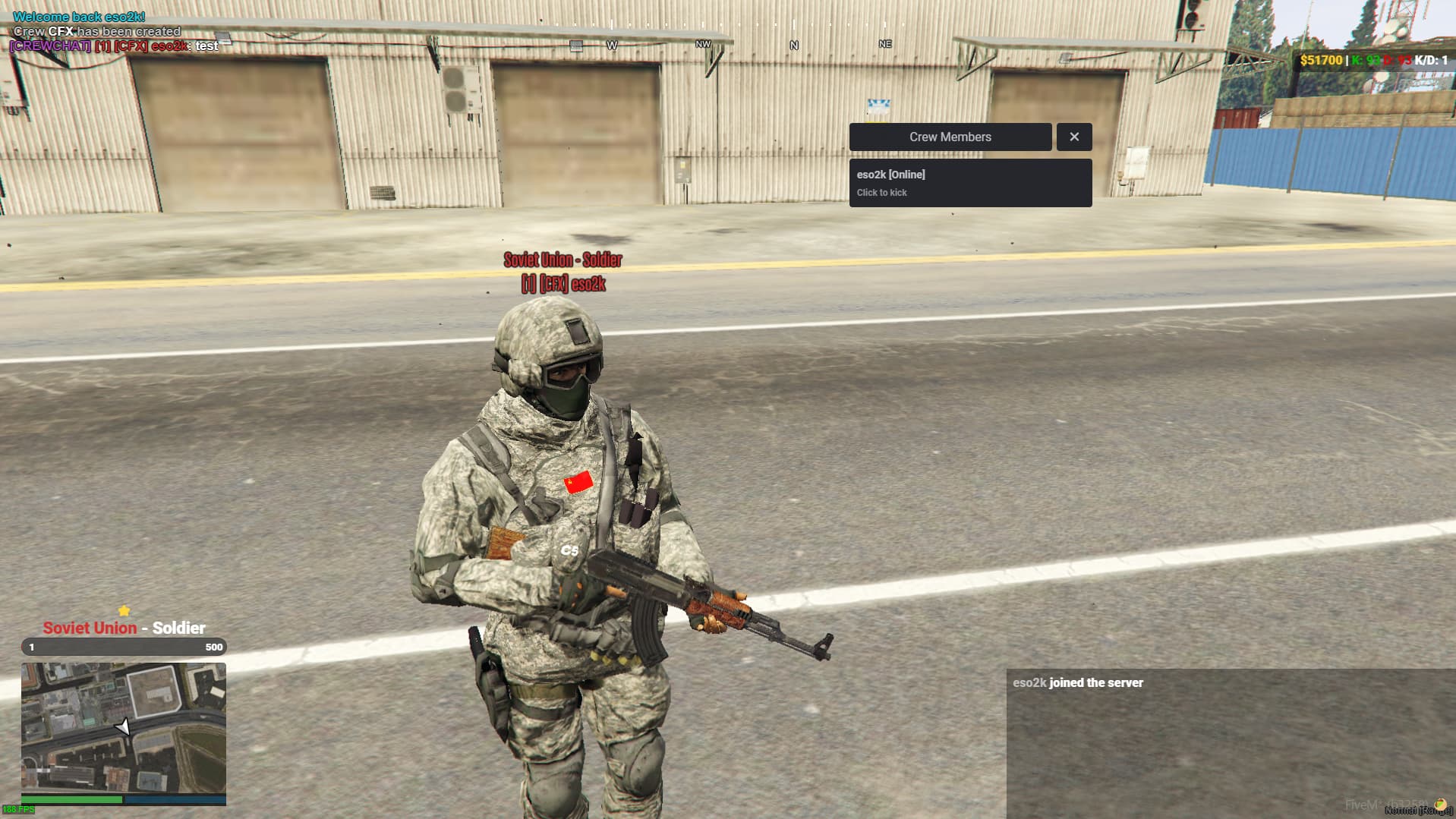
Task: Close the Crew Members panel
Action: 1073,137
